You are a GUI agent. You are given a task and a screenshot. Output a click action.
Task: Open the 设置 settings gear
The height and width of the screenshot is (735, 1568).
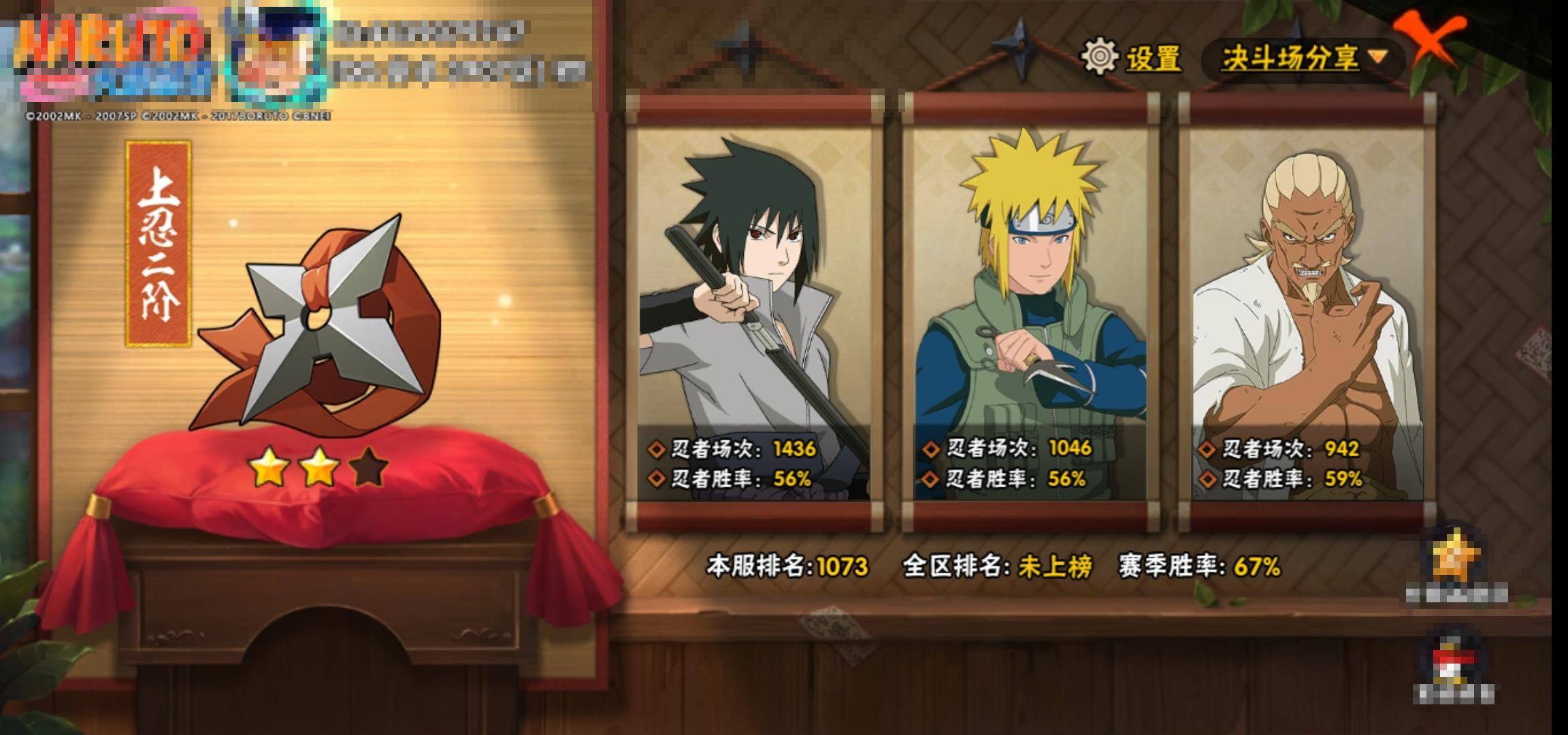1100,56
